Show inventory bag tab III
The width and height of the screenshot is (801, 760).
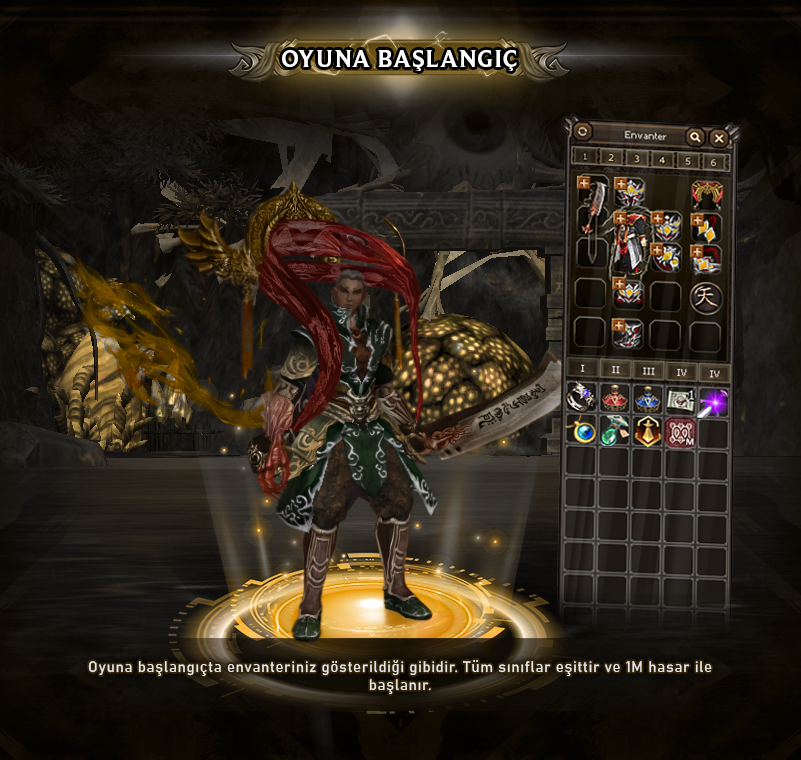648,372
